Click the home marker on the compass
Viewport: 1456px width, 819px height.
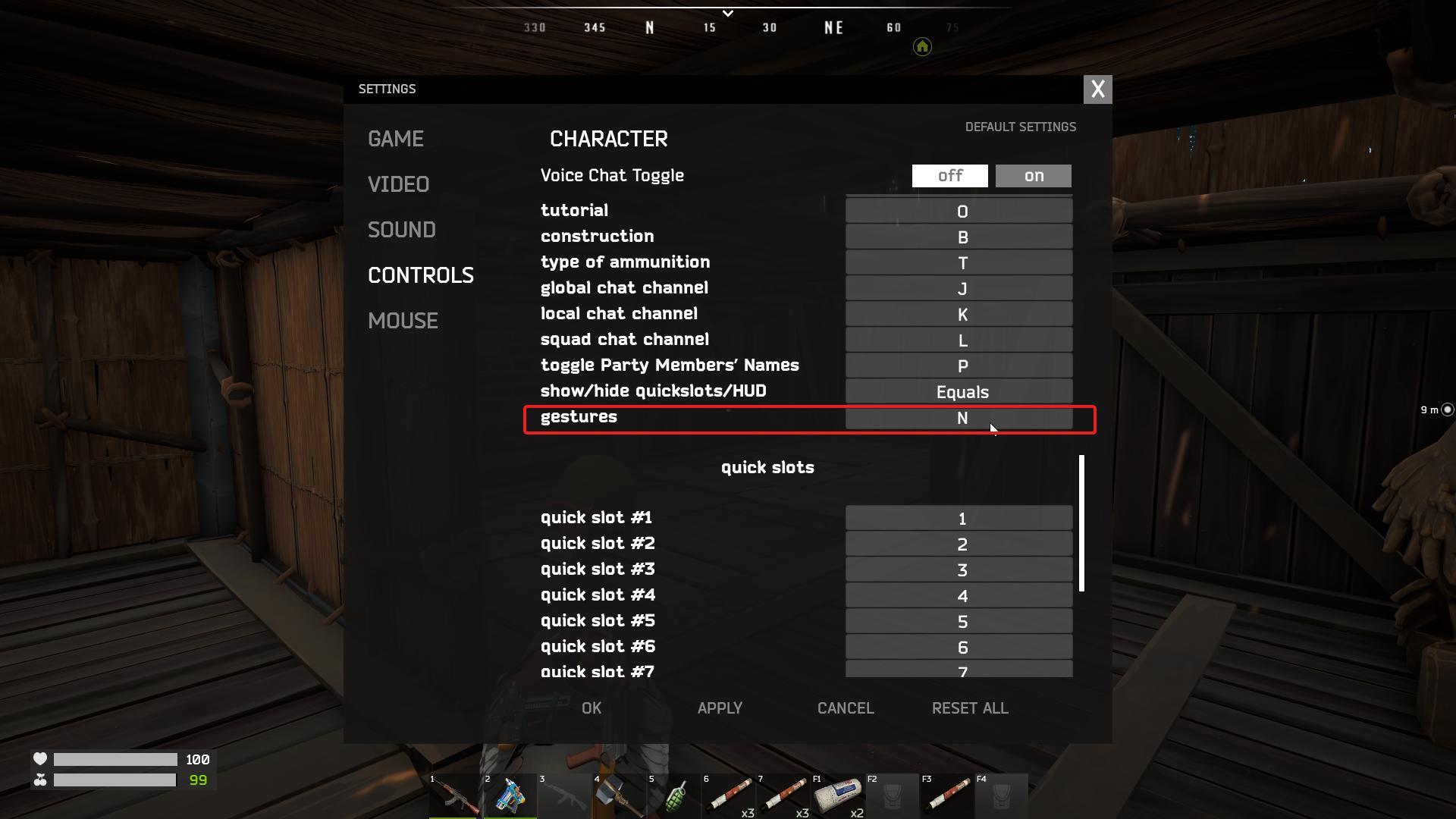921,47
